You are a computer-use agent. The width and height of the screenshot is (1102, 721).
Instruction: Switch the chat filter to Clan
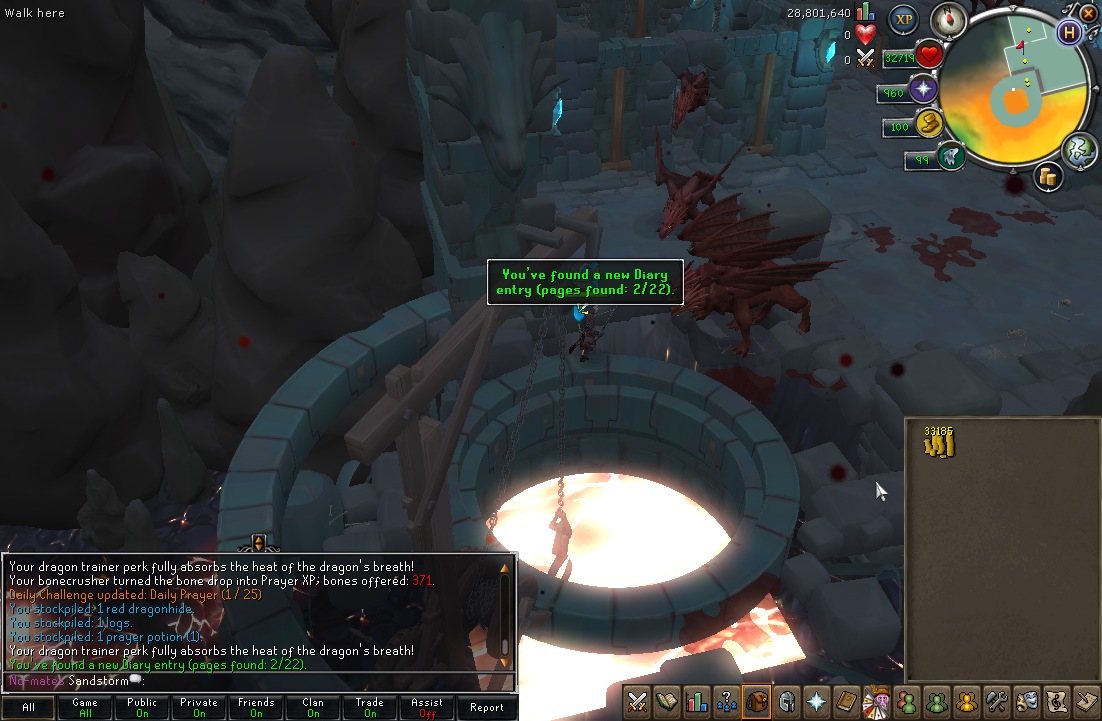coord(313,707)
